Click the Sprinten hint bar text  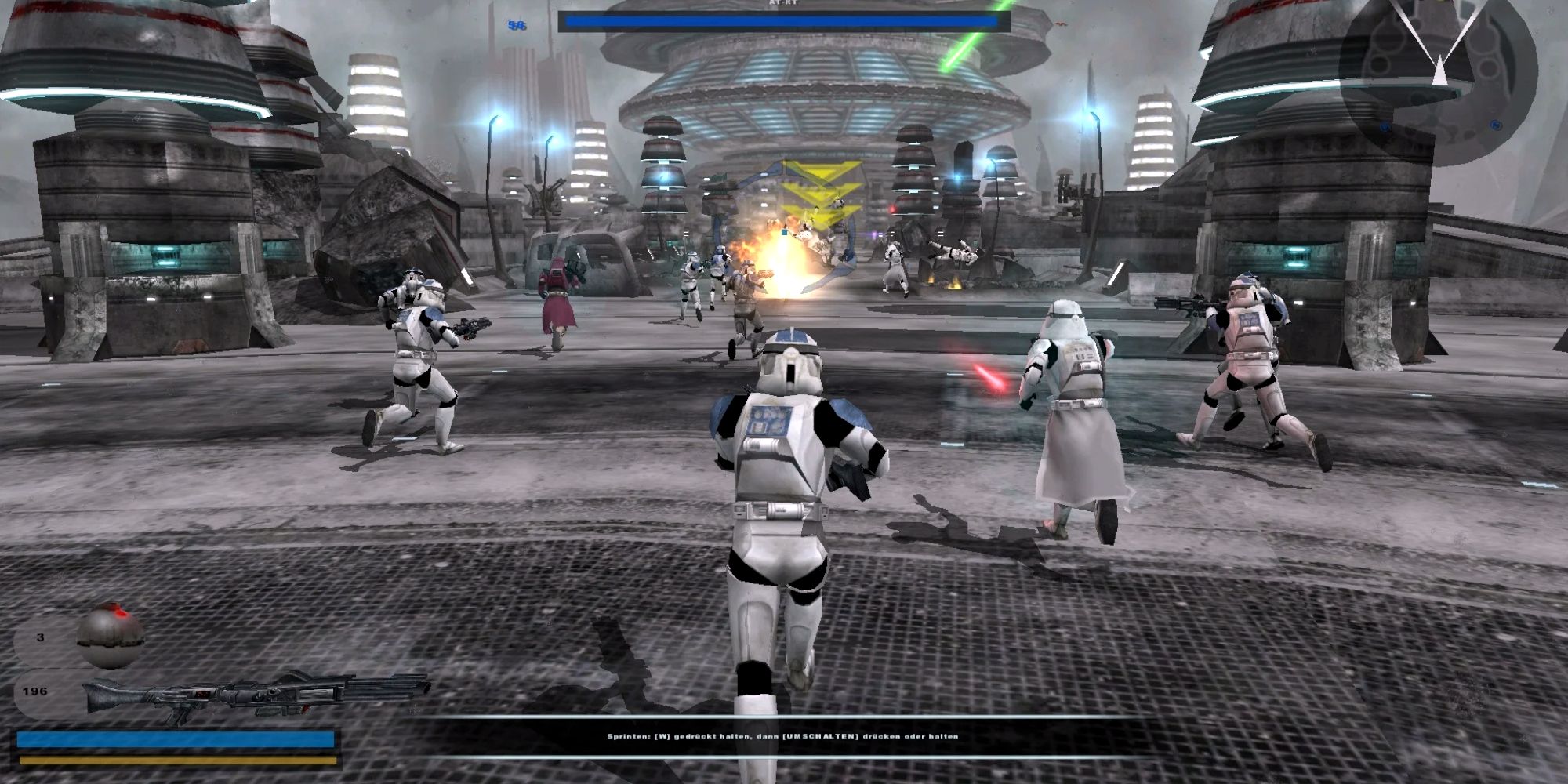[x=784, y=738]
